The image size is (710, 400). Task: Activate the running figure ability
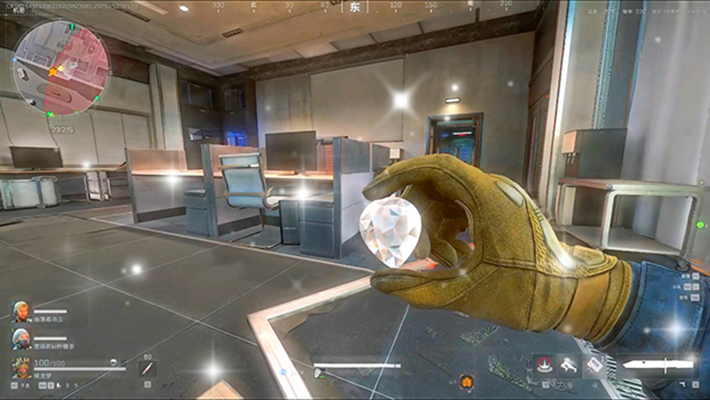(570, 366)
